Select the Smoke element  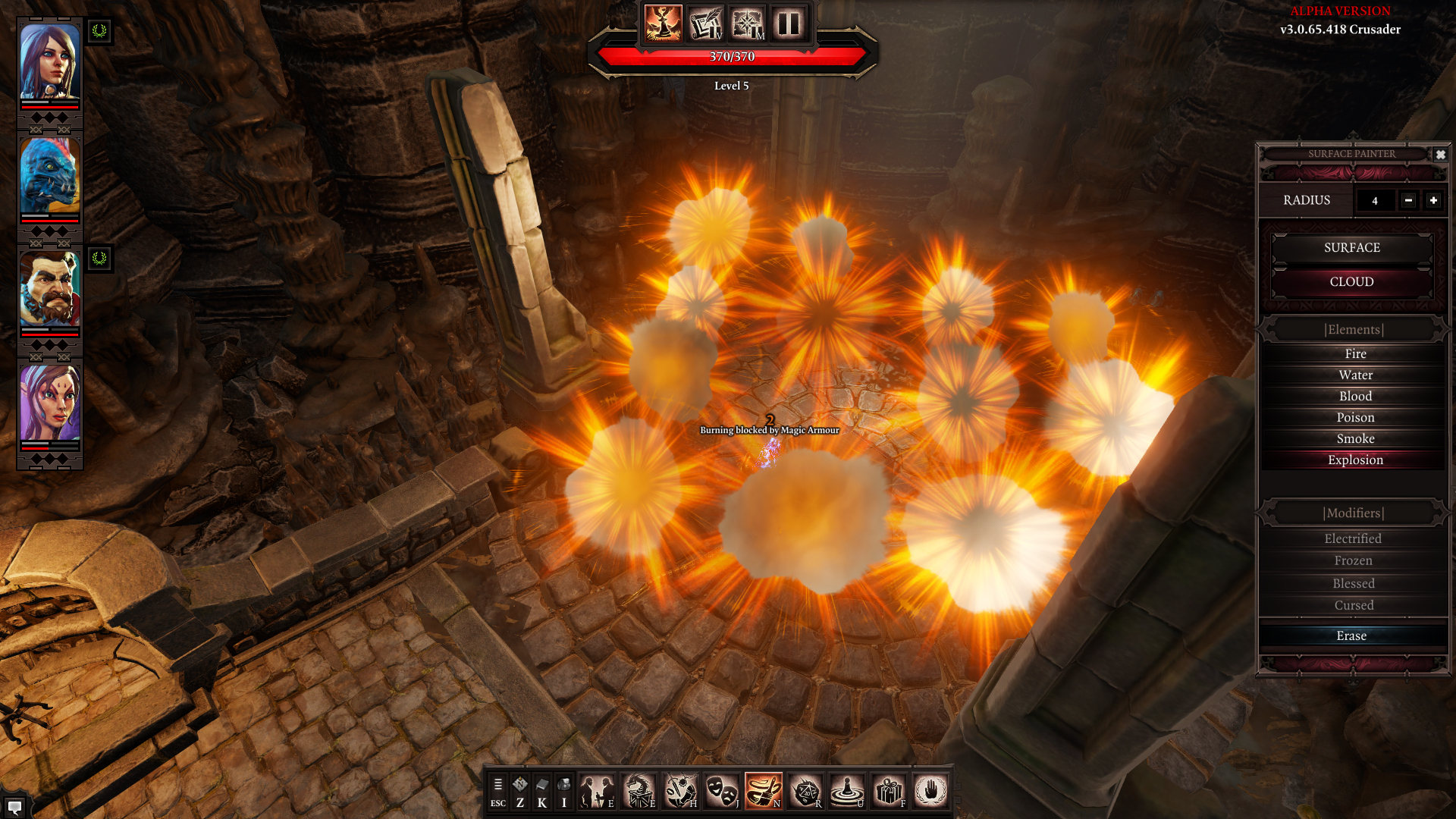[1355, 439]
